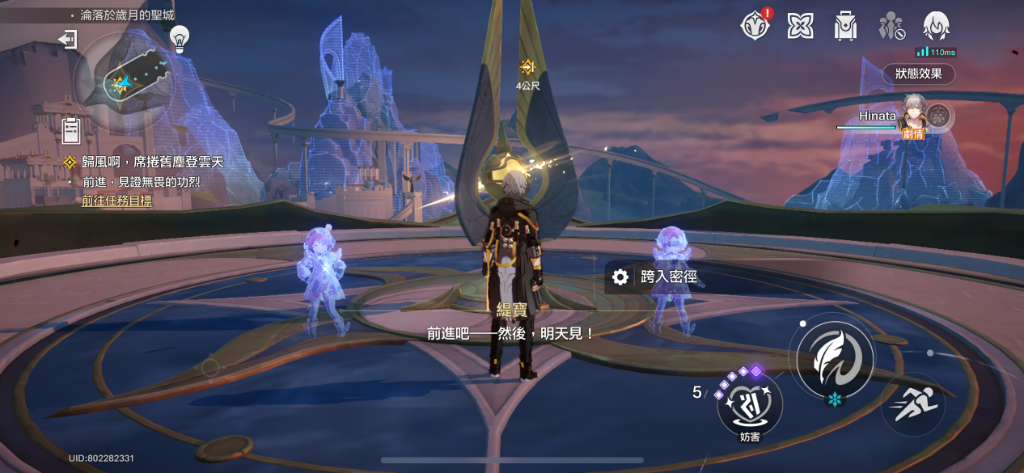1024x473 pixels.
Task: Tap the team lineup icon
Action: tap(891, 26)
